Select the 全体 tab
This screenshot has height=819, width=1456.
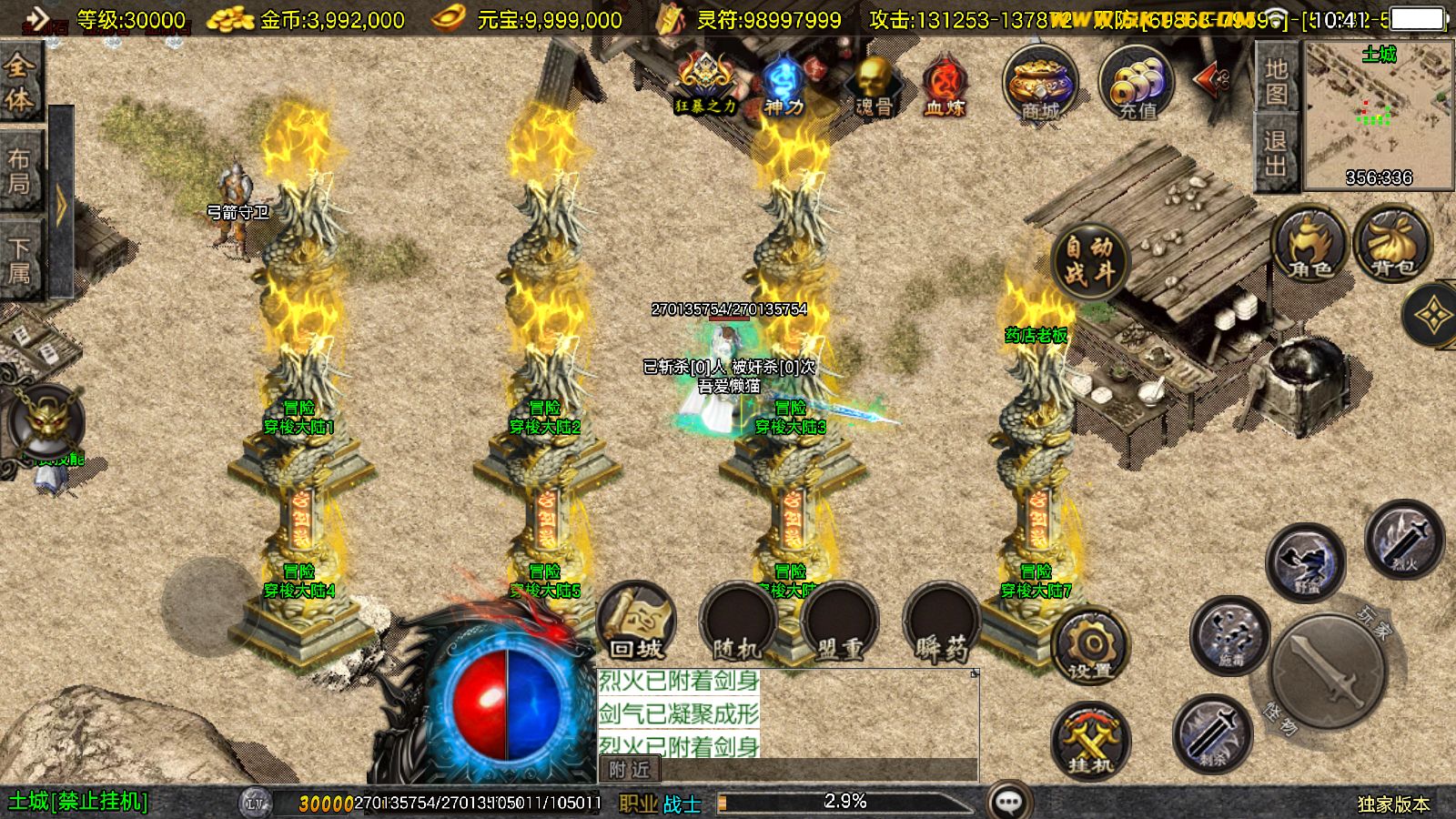pyautogui.click(x=19, y=82)
